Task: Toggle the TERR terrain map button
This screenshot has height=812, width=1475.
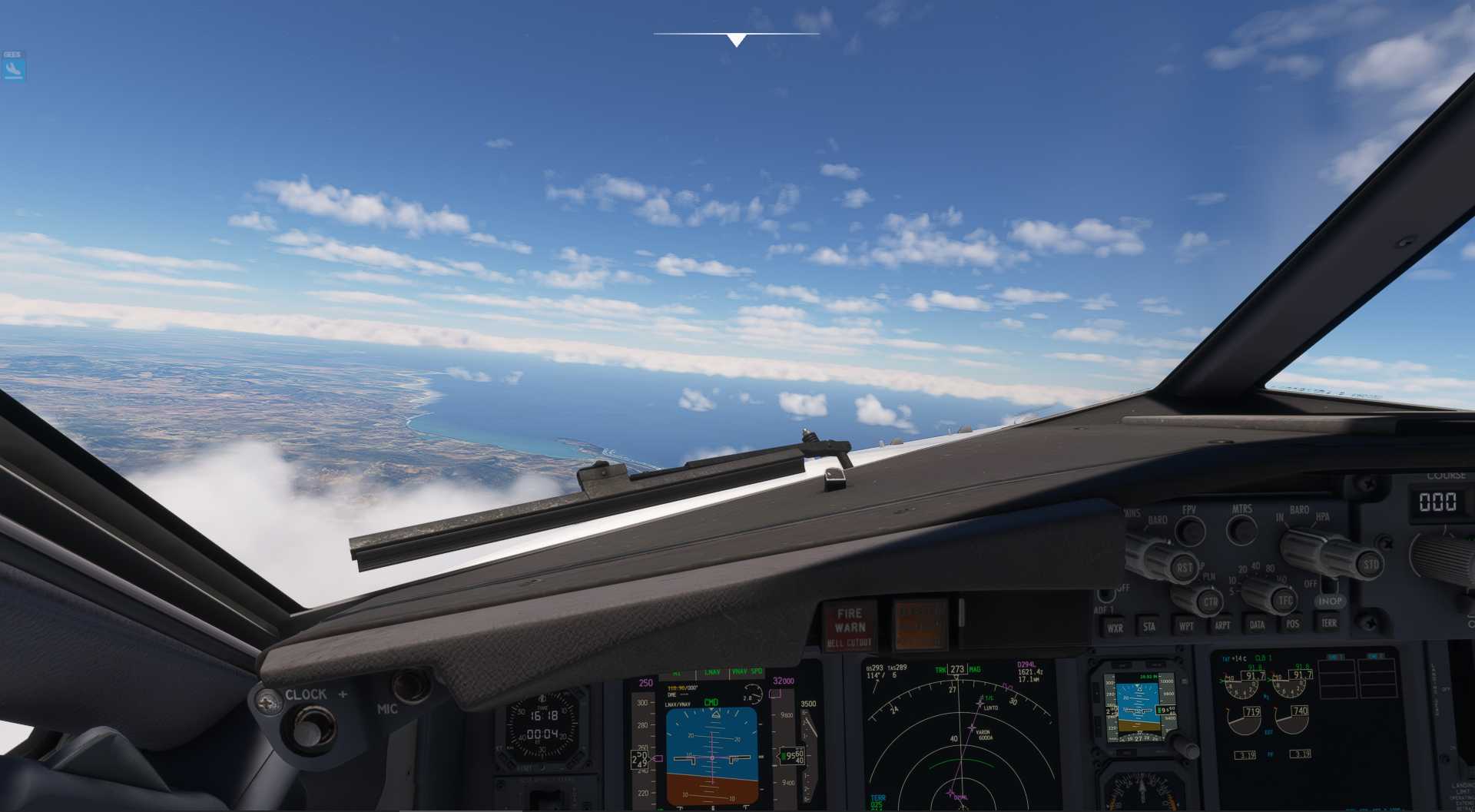Action: [1329, 622]
